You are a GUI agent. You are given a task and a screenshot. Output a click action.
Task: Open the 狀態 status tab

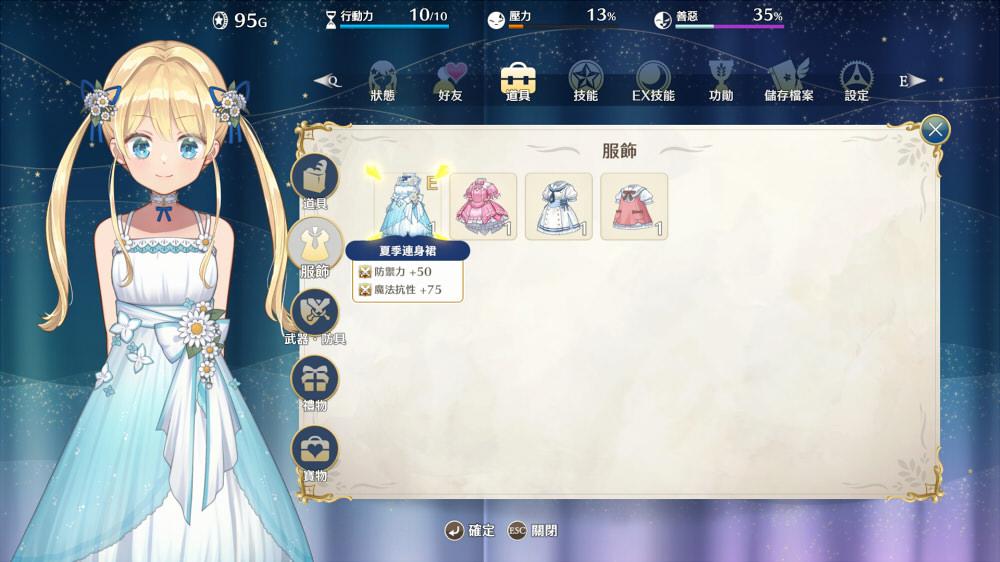[x=382, y=80]
